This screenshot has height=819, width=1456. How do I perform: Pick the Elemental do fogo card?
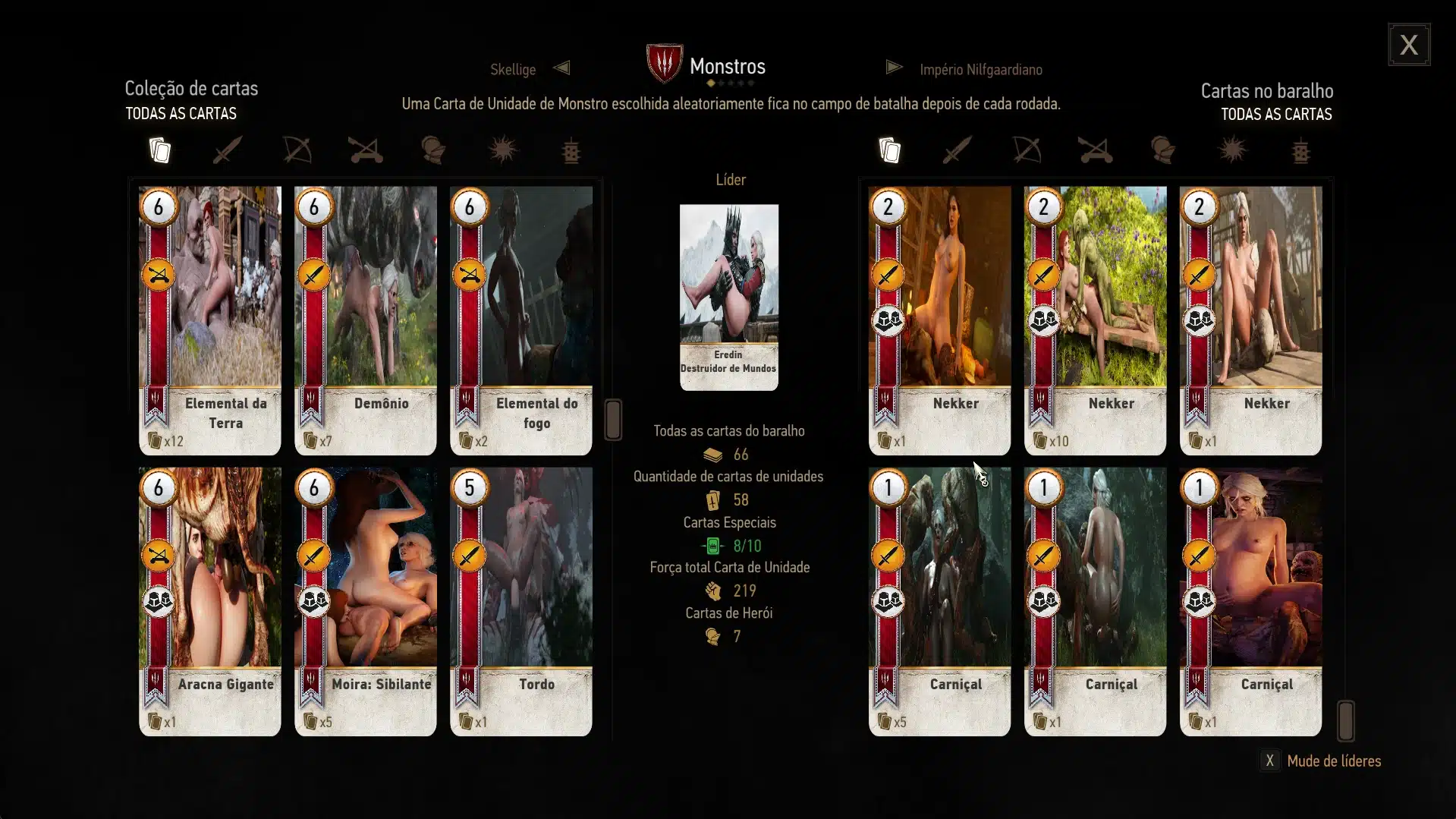[x=520, y=320]
